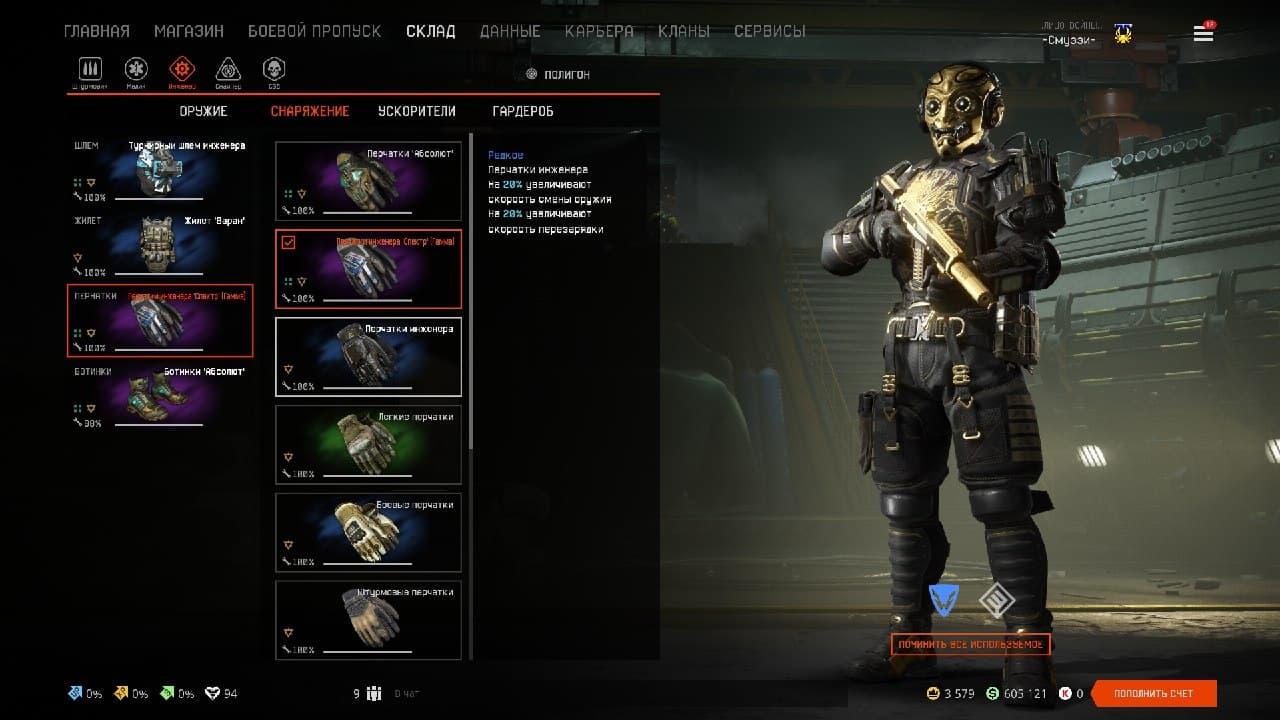Pick the Лёгкие перчатки light gloves
The width and height of the screenshot is (1280, 720).
(368, 444)
